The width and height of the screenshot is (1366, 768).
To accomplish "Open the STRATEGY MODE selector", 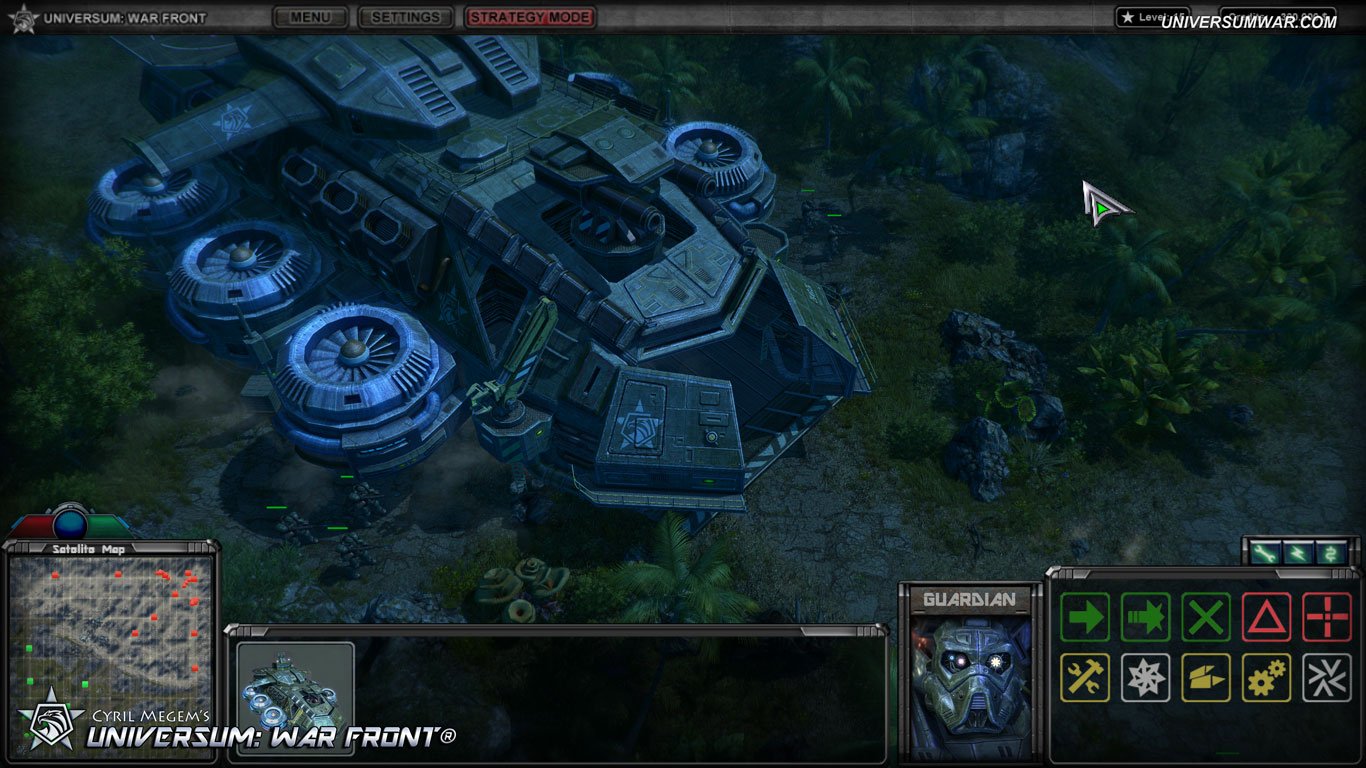I will coord(530,17).
